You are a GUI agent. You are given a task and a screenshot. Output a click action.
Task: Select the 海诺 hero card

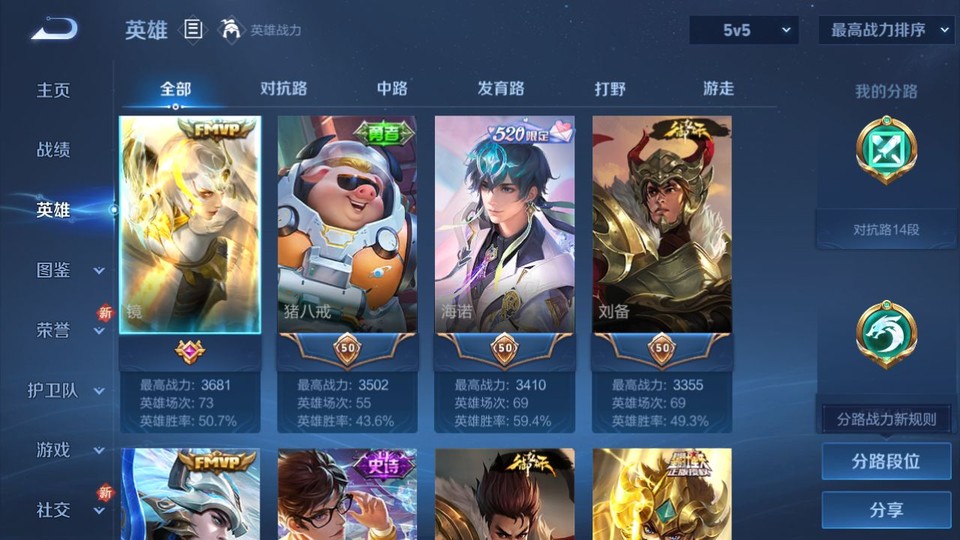pos(504,225)
